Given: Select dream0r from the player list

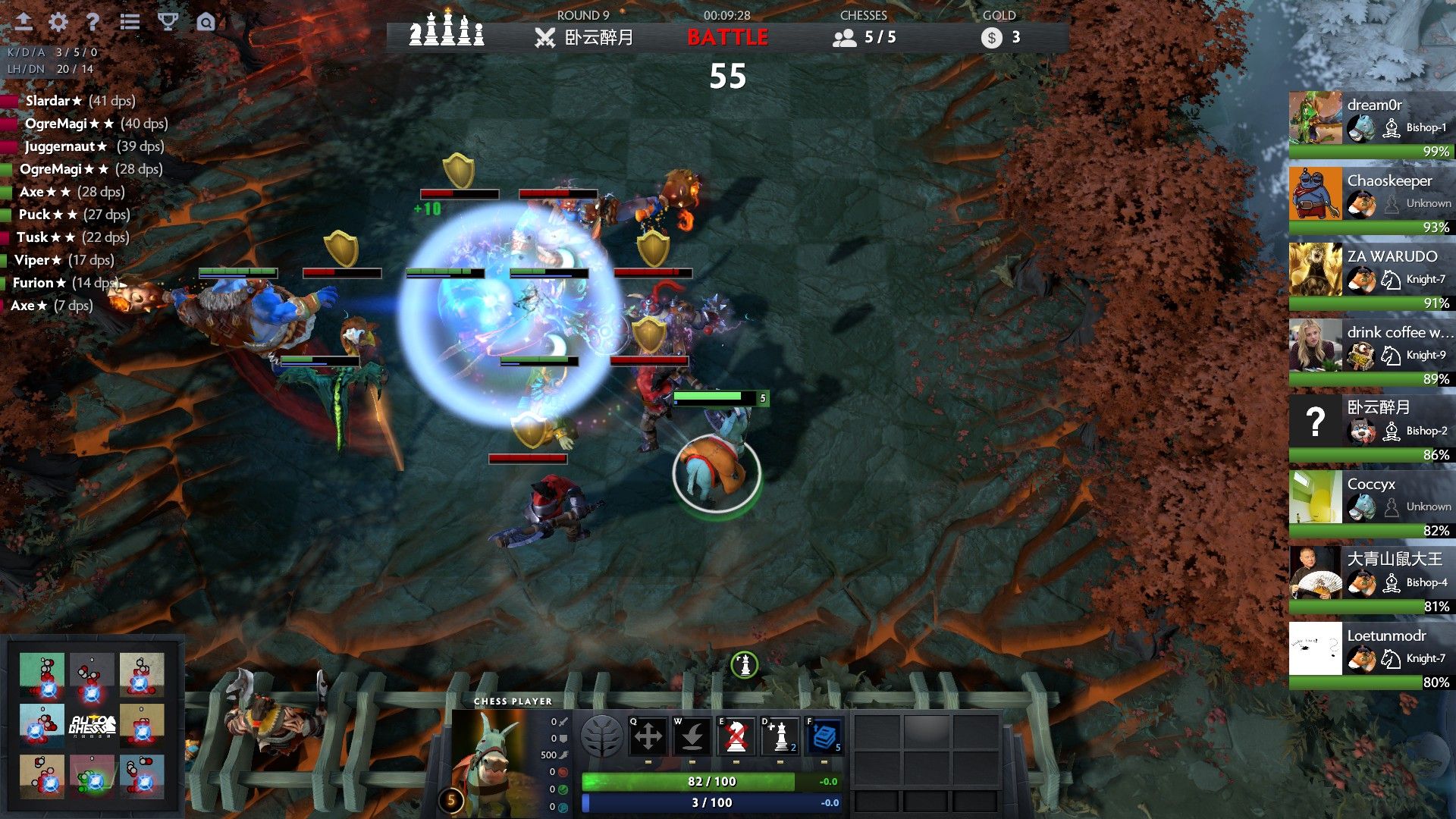Looking at the screenshot, I should 1371,119.
